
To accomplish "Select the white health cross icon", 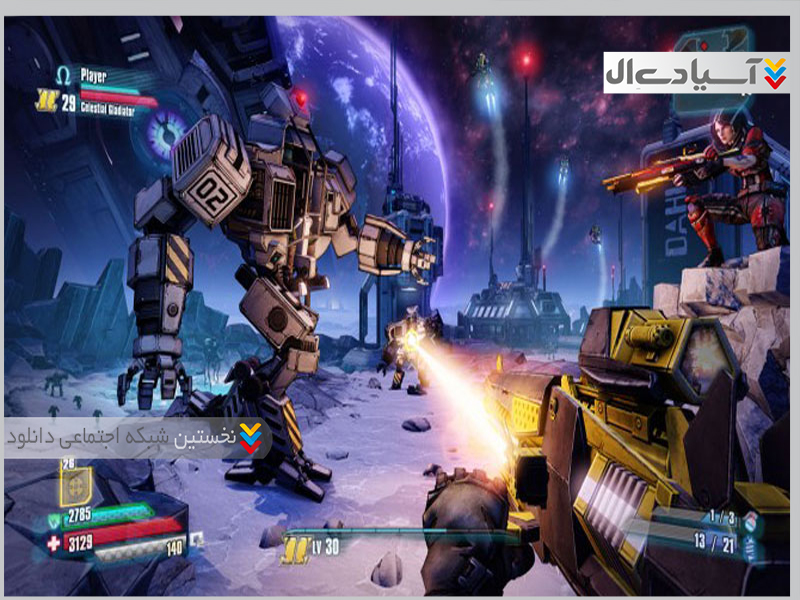I will point(55,542).
